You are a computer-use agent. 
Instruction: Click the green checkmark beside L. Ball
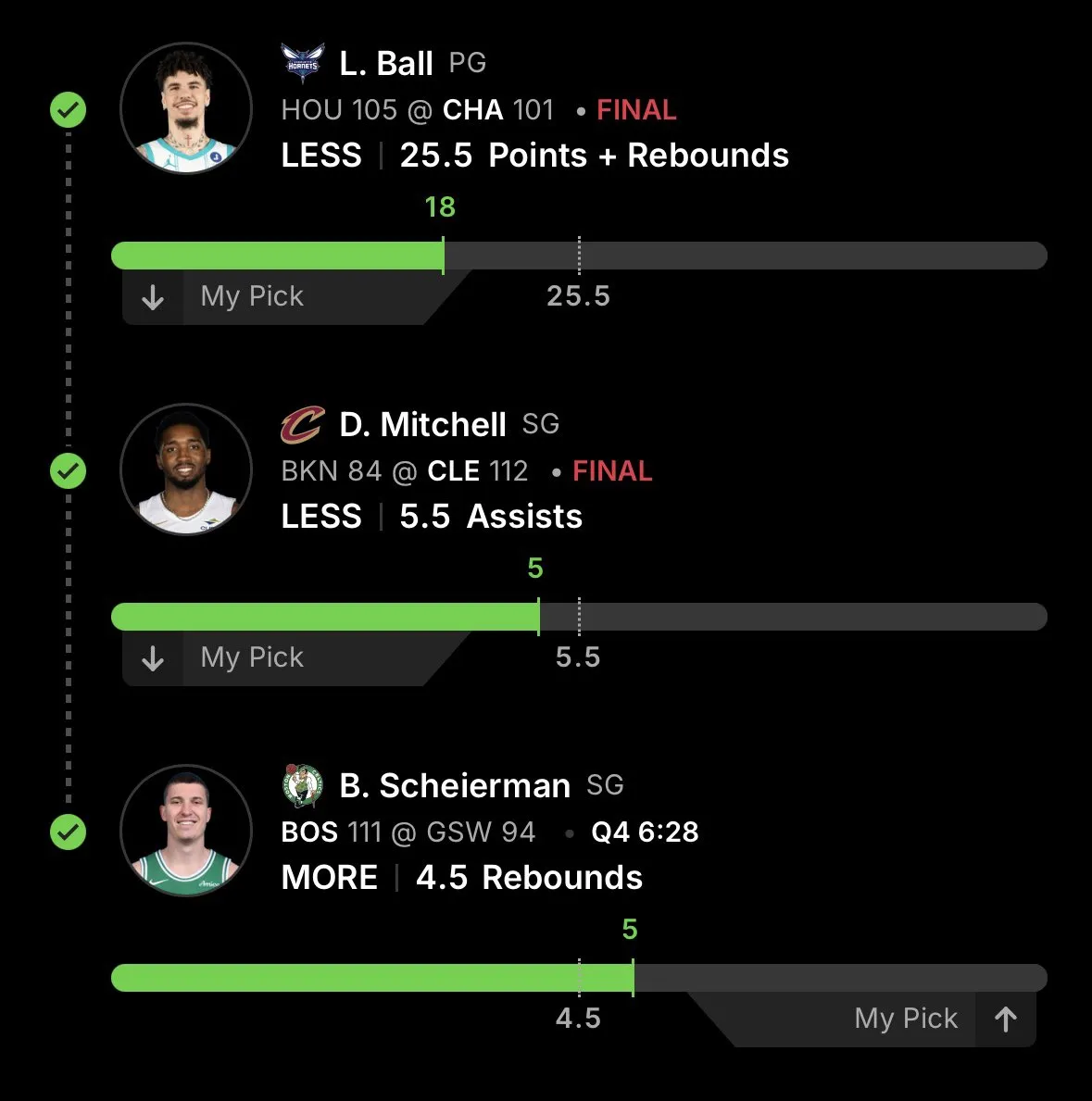68,110
